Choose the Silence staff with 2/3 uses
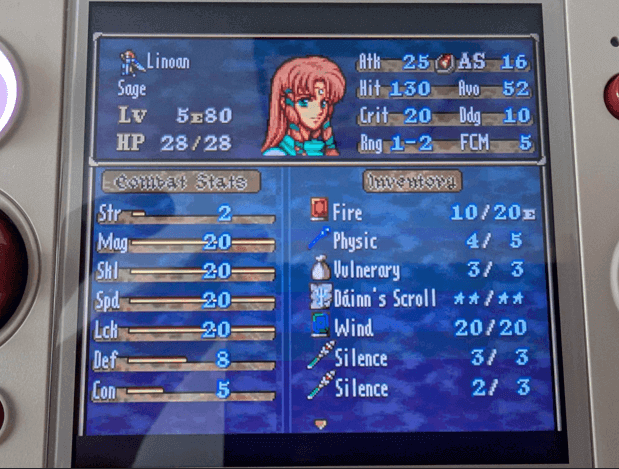The width and height of the screenshot is (619, 469). click(360, 387)
